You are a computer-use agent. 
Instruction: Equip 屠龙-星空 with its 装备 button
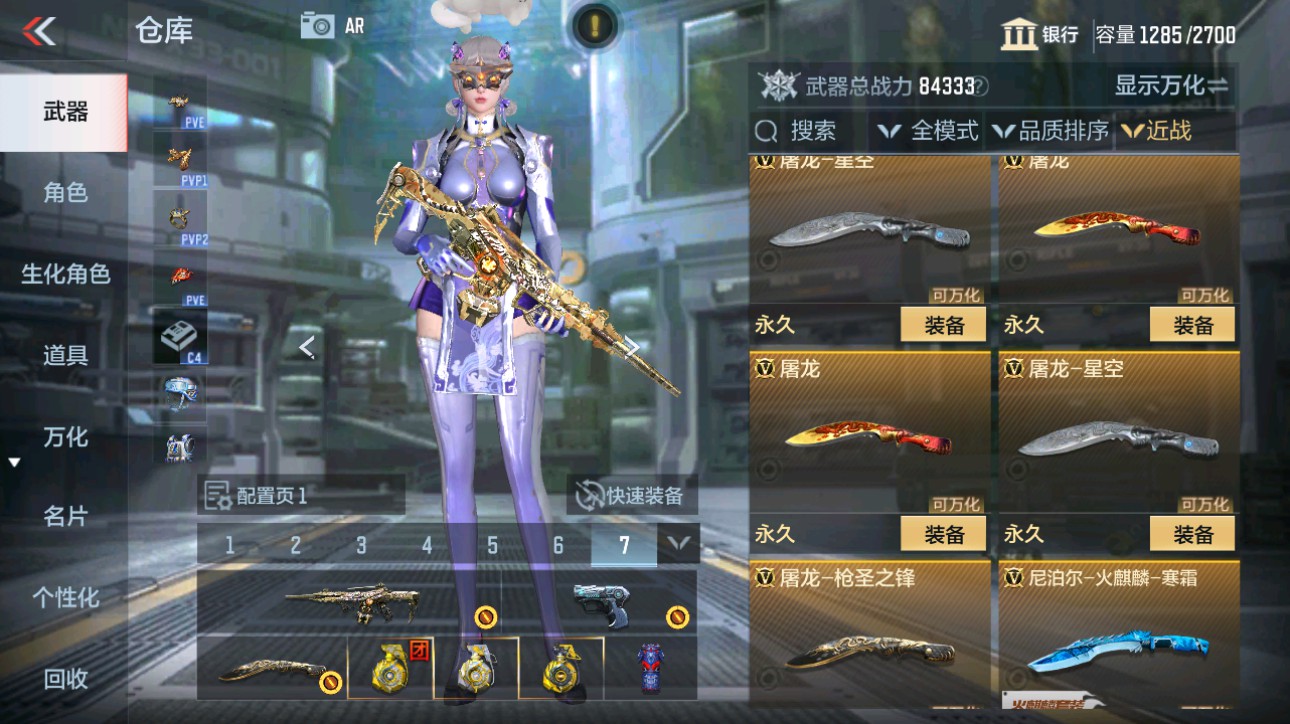tap(1190, 534)
